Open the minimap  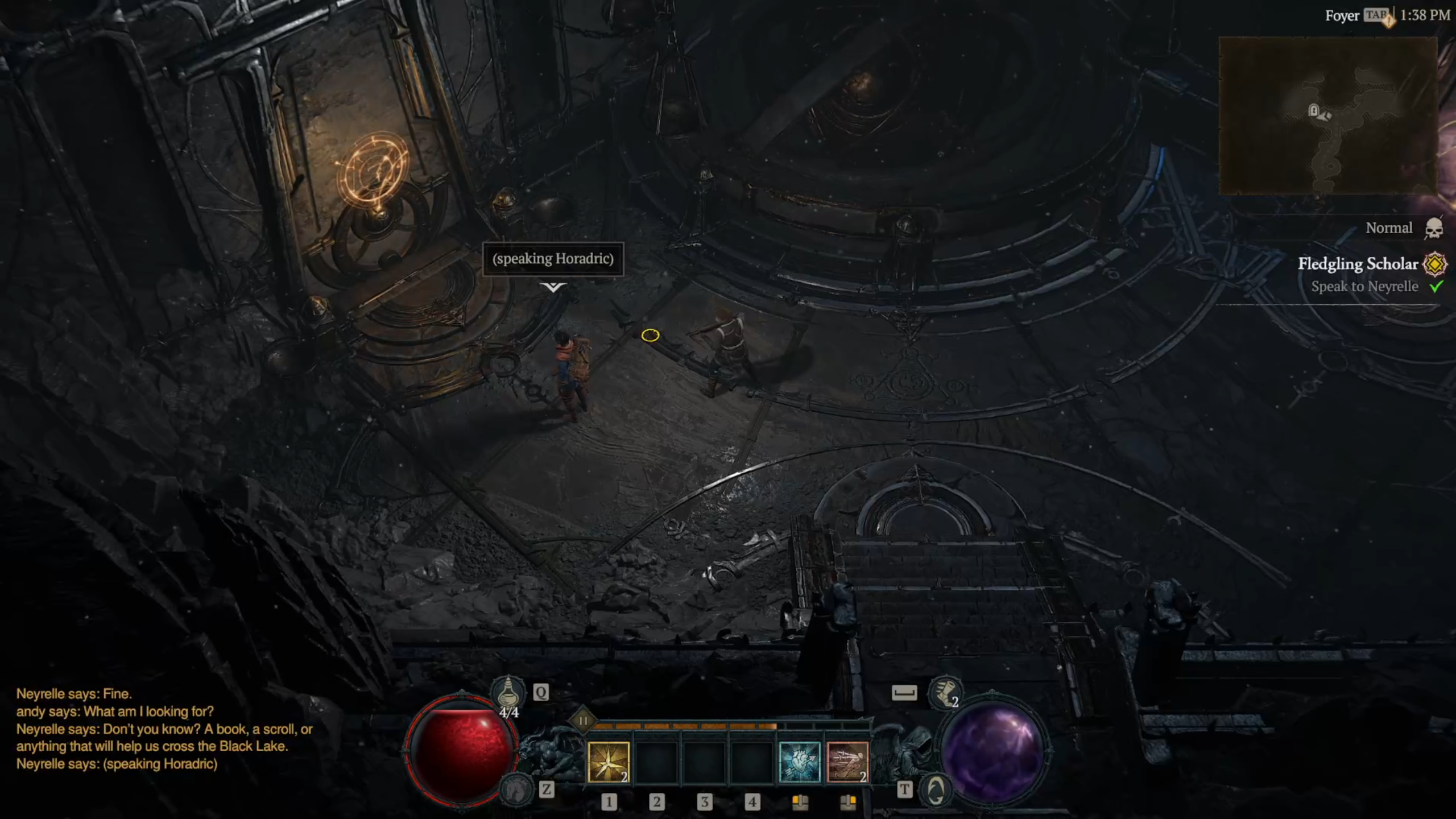point(1328,115)
